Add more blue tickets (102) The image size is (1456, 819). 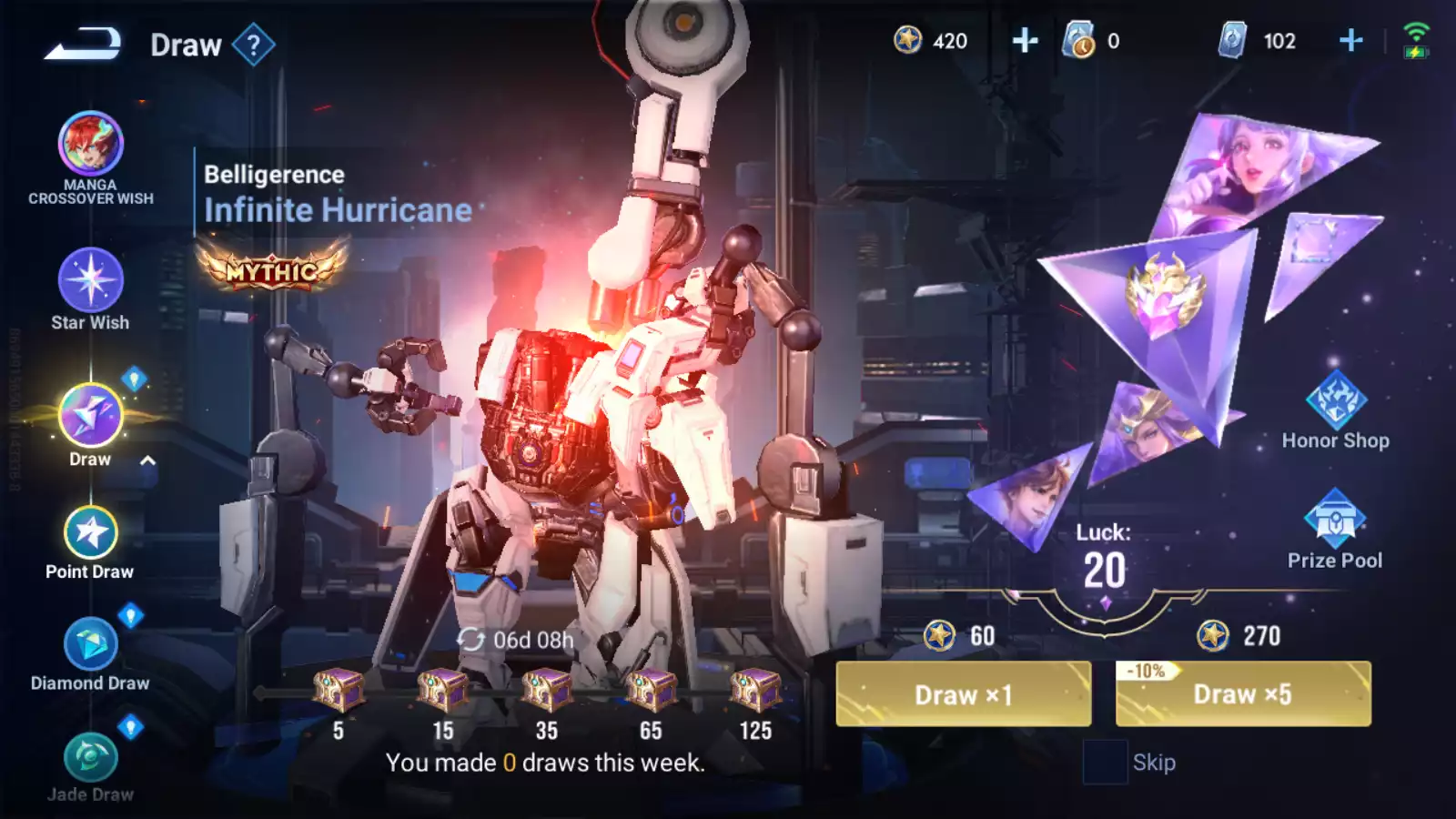point(1351,41)
